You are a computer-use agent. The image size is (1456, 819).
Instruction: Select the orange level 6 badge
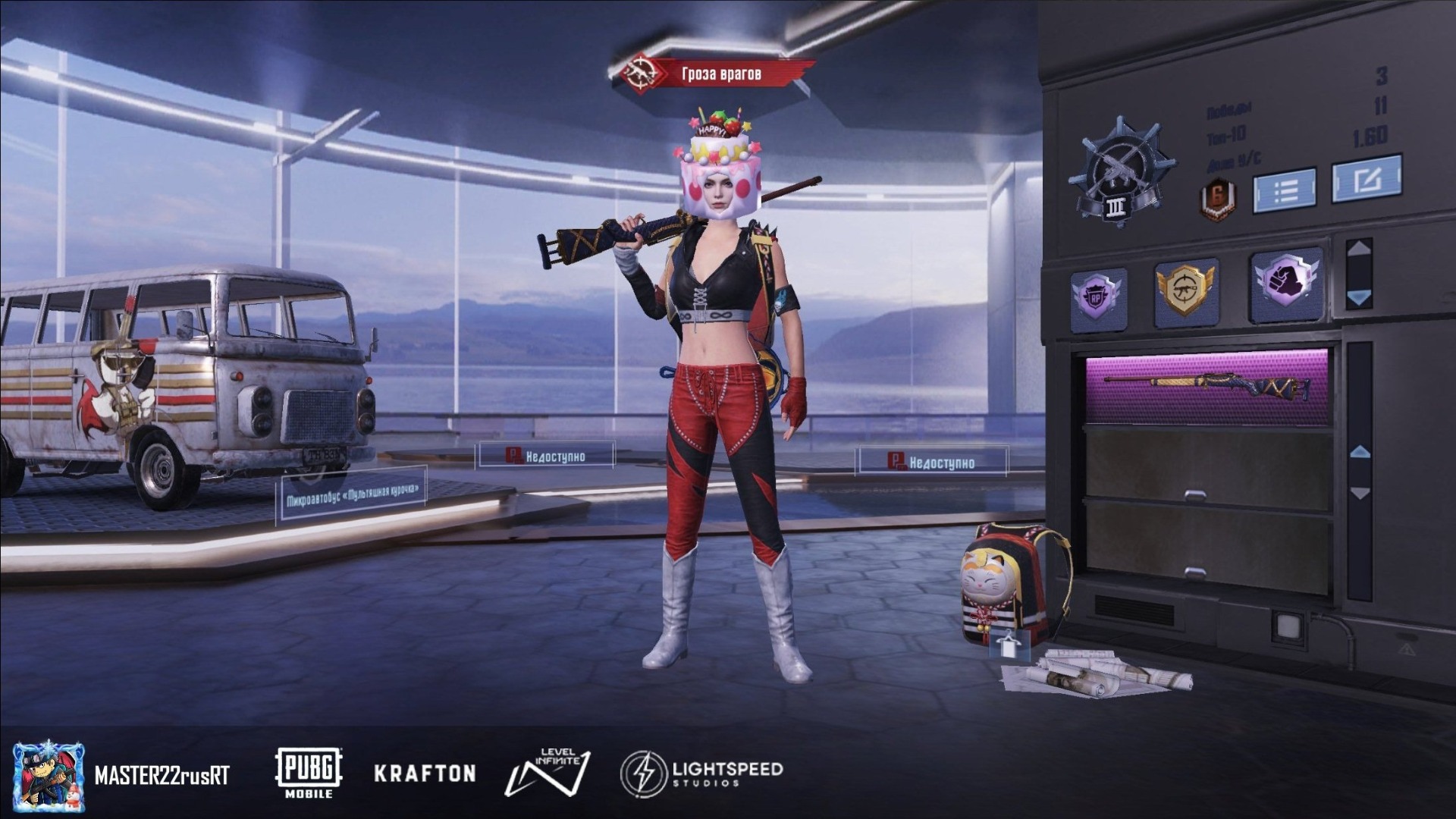1217,200
